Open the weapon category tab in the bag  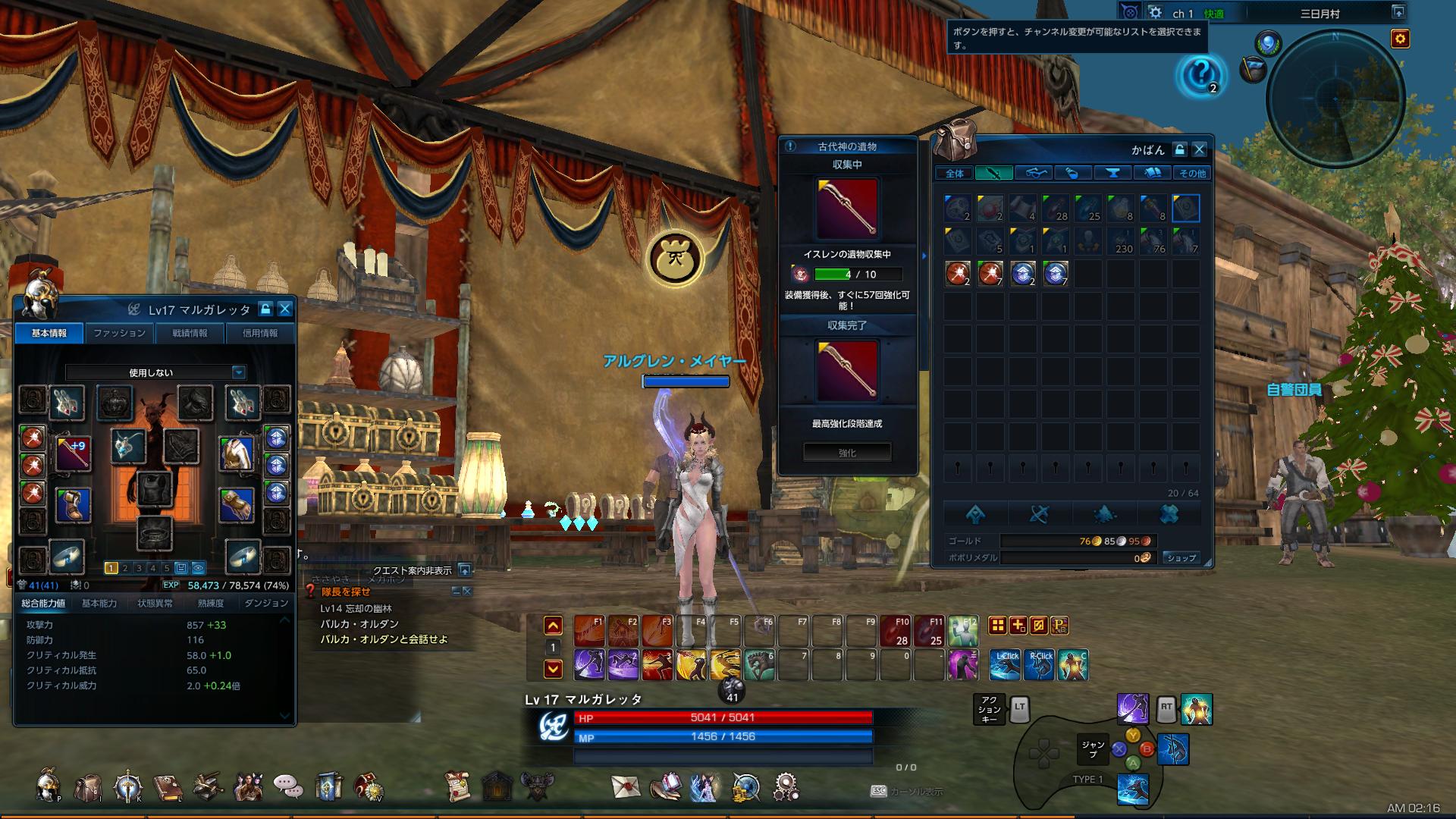coord(994,173)
